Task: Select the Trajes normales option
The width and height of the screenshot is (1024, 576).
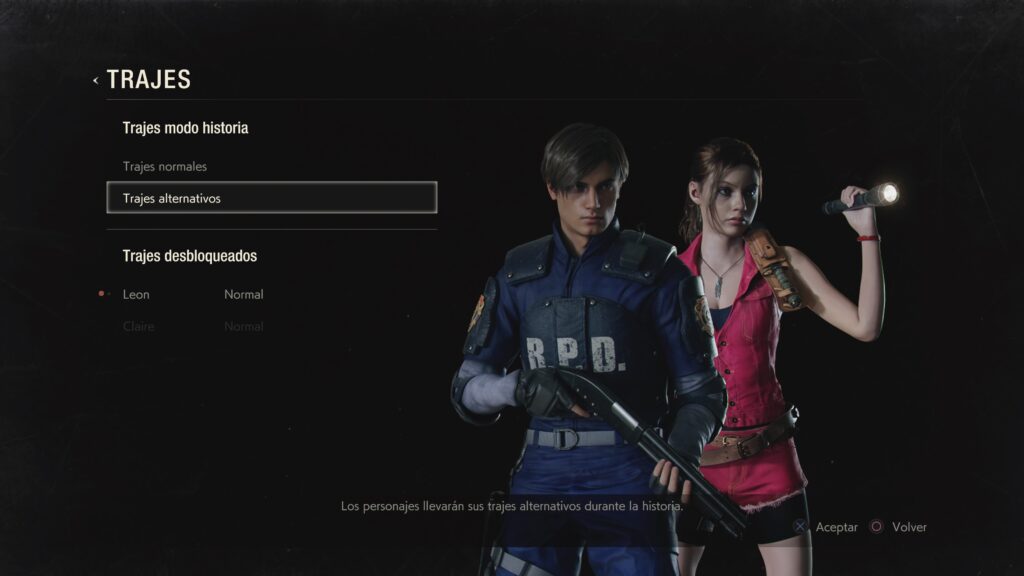Action: point(165,166)
